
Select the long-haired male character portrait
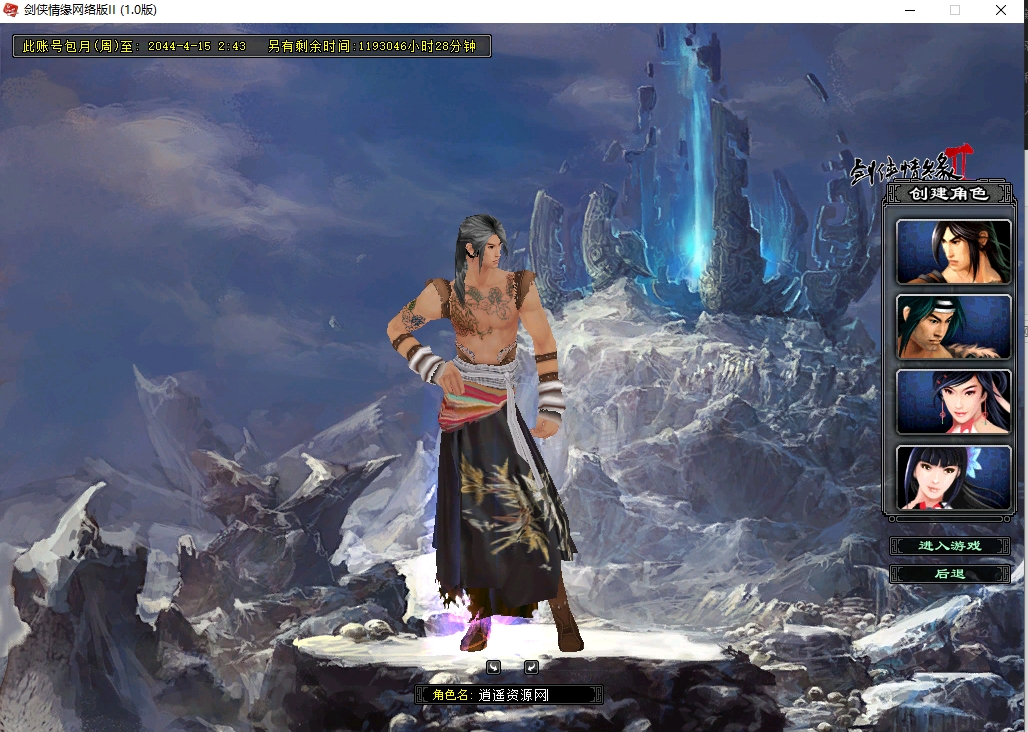953,252
